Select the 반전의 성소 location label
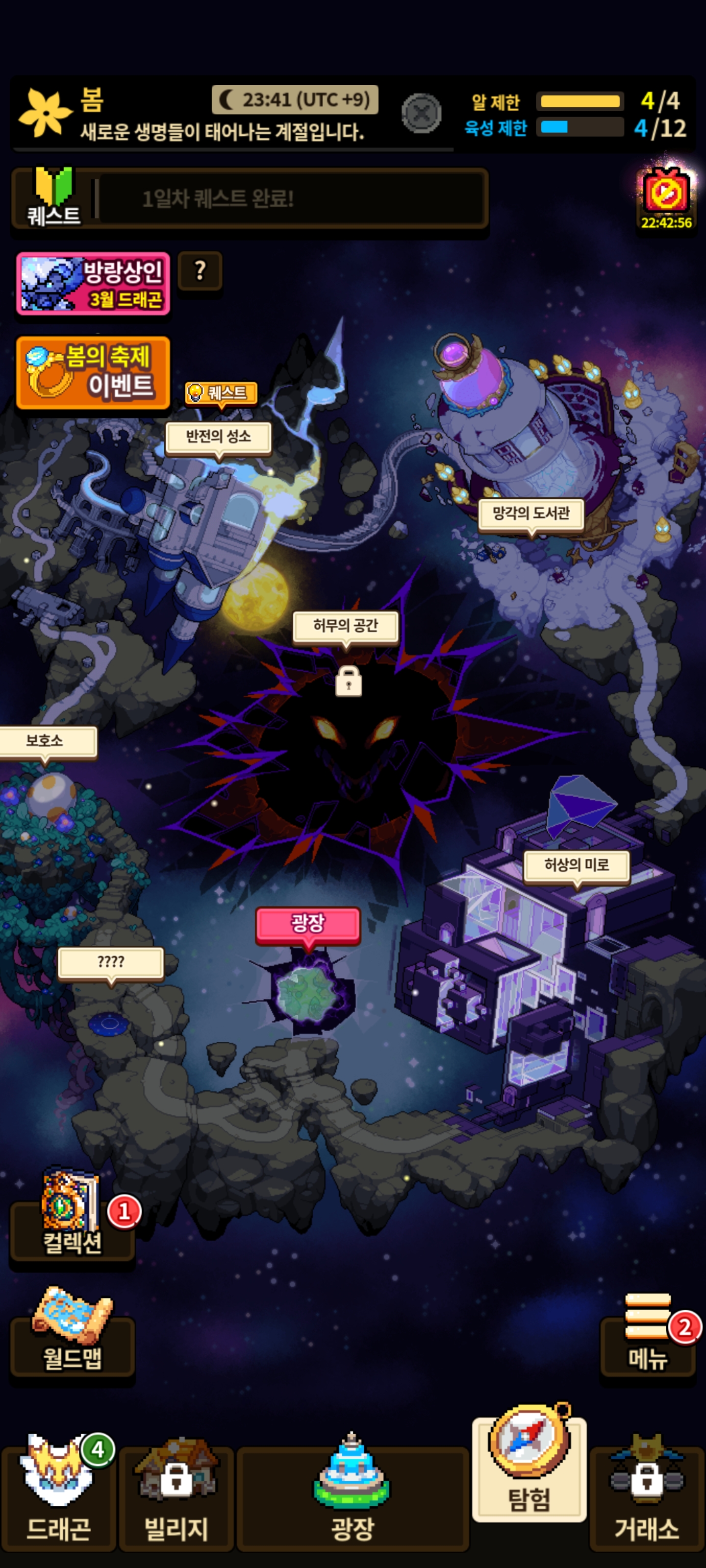The image size is (706, 1568). [218, 437]
